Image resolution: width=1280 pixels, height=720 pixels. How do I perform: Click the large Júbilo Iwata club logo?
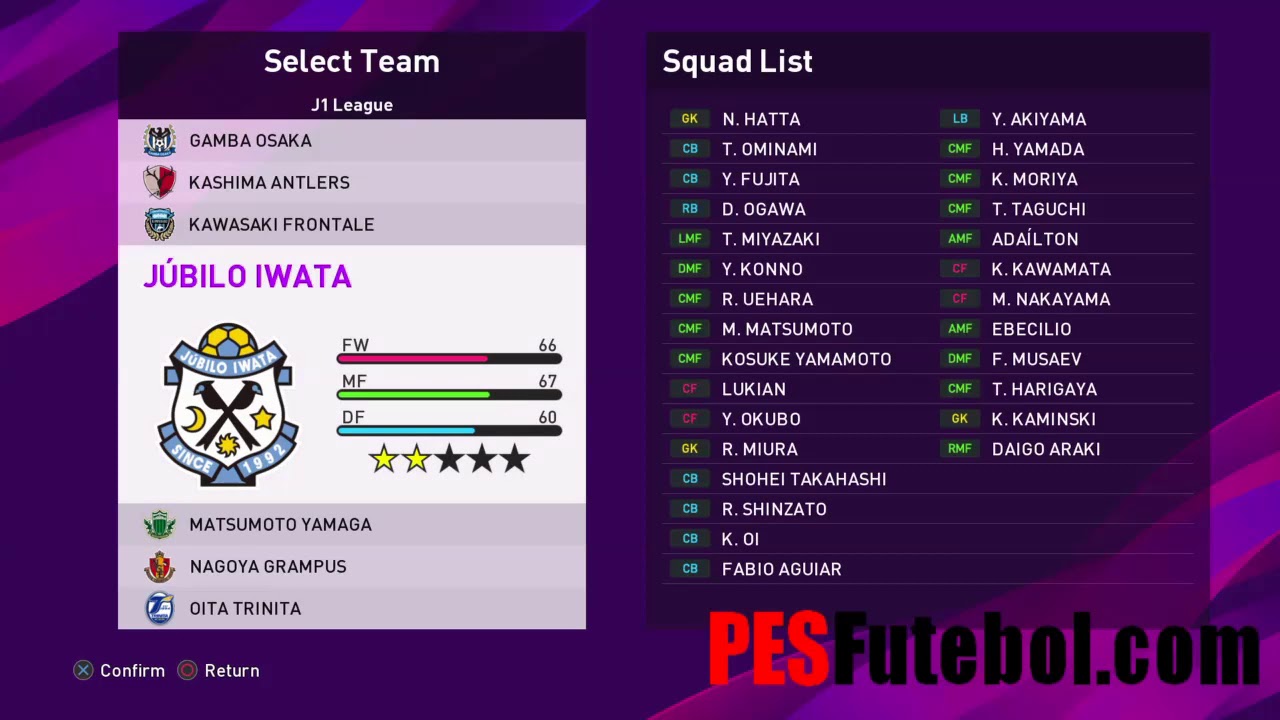[x=228, y=405]
